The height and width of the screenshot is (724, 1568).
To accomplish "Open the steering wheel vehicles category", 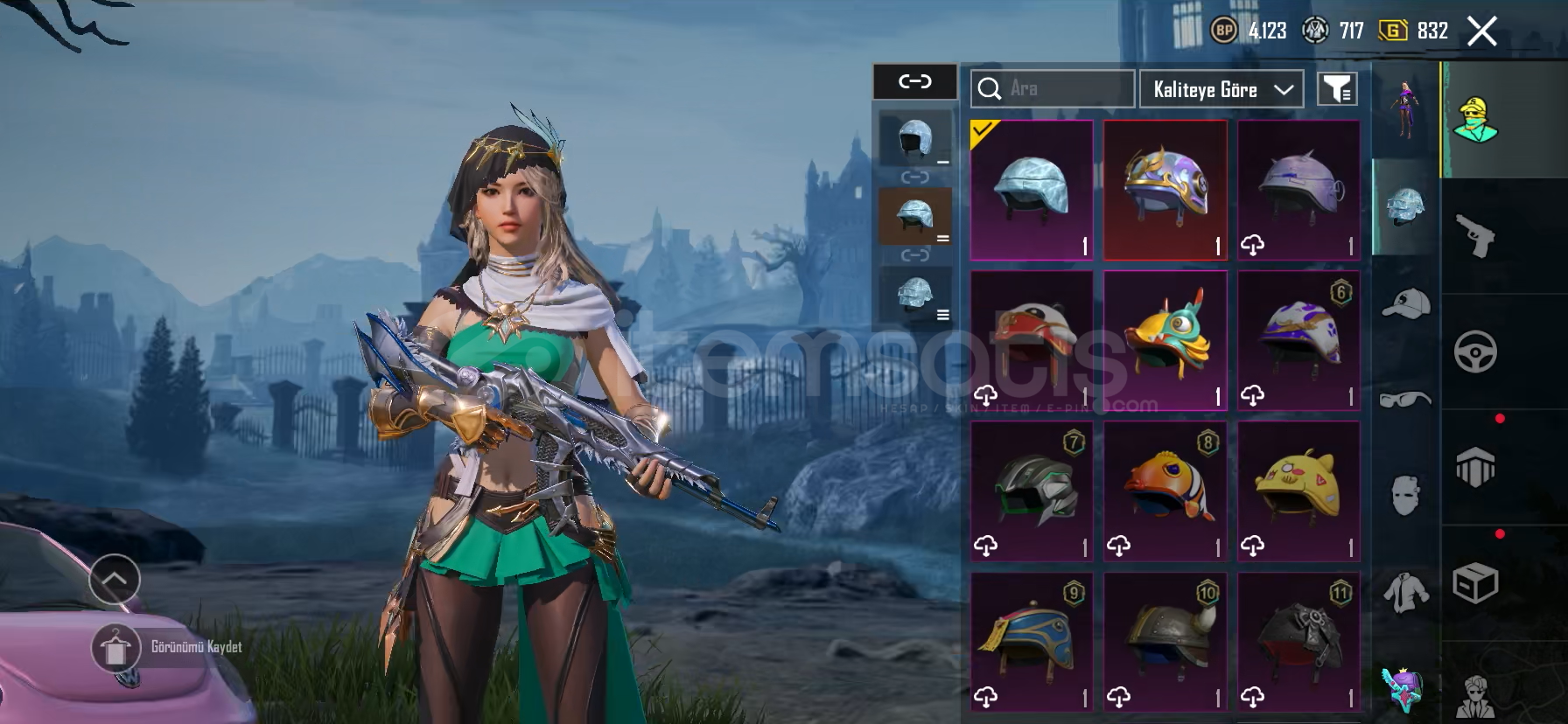I will [x=1475, y=352].
